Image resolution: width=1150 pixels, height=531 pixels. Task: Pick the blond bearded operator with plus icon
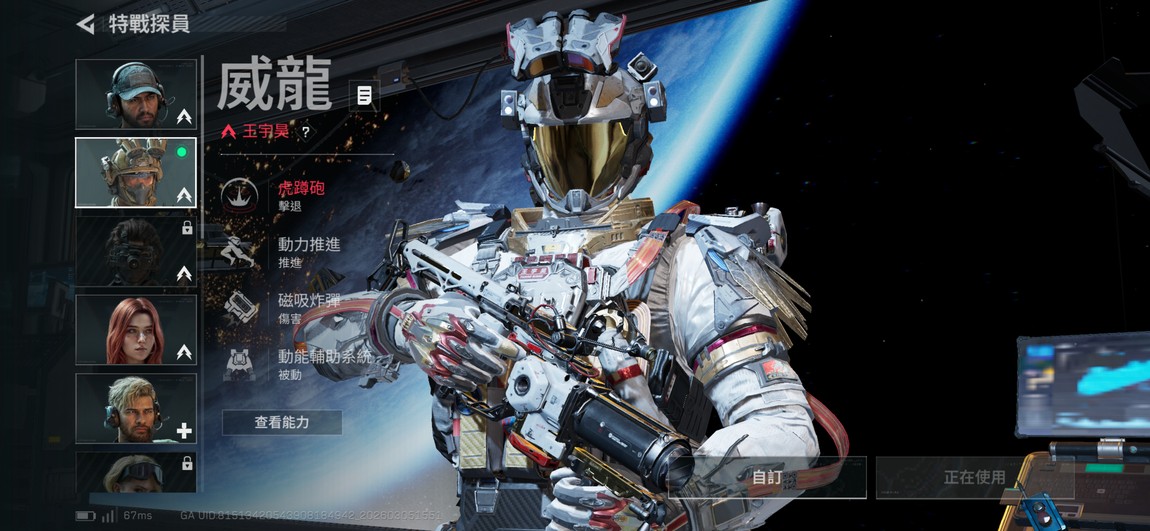pyautogui.click(x=136, y=408)
